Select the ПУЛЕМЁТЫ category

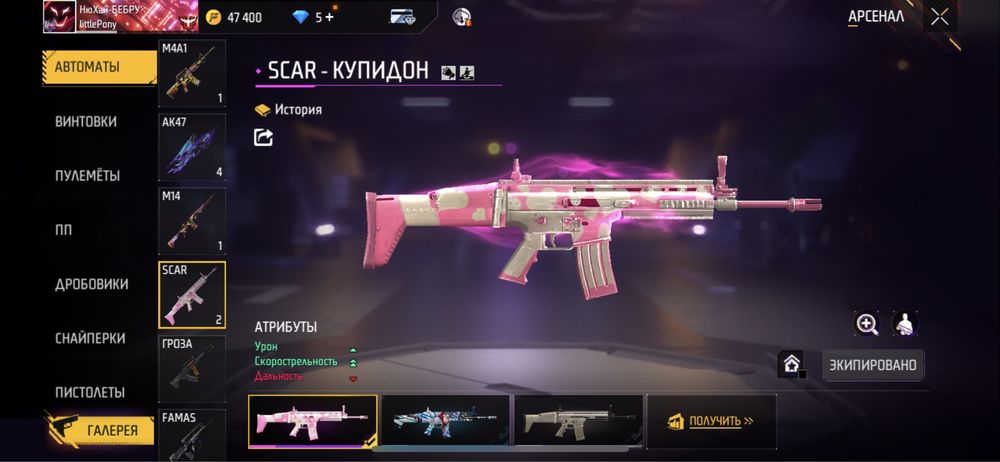[87, 175]
